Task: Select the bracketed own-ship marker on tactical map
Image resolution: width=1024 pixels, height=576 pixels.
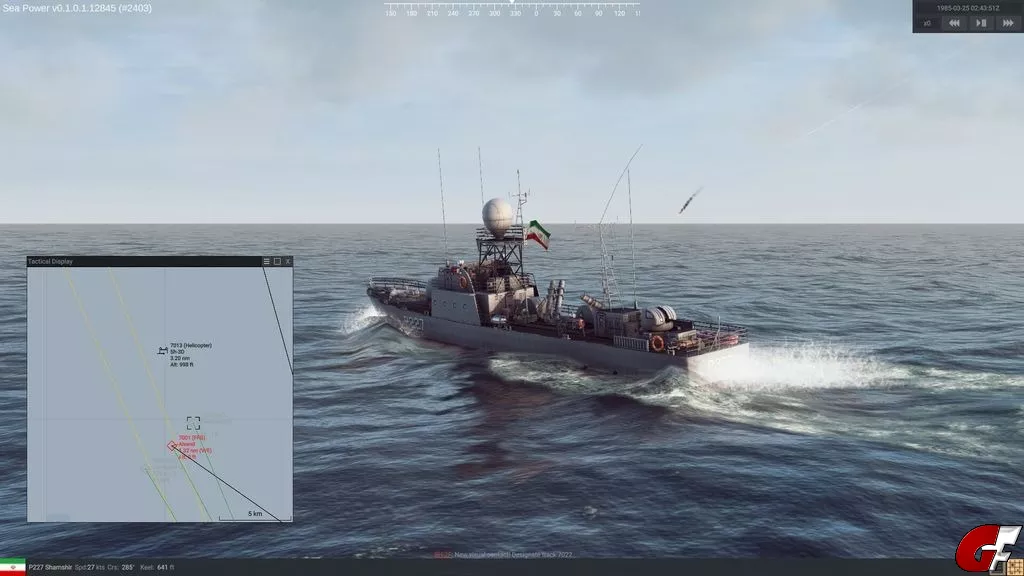Action: [x=193, y=423]
